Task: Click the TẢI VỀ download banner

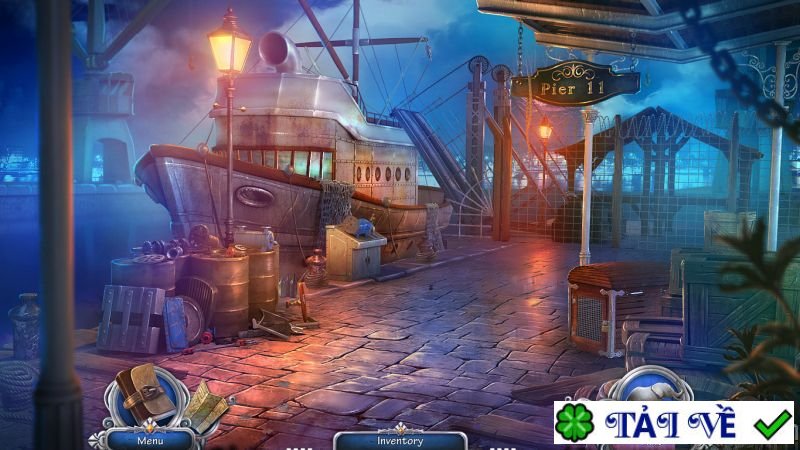Action: [x=673, y=423]
